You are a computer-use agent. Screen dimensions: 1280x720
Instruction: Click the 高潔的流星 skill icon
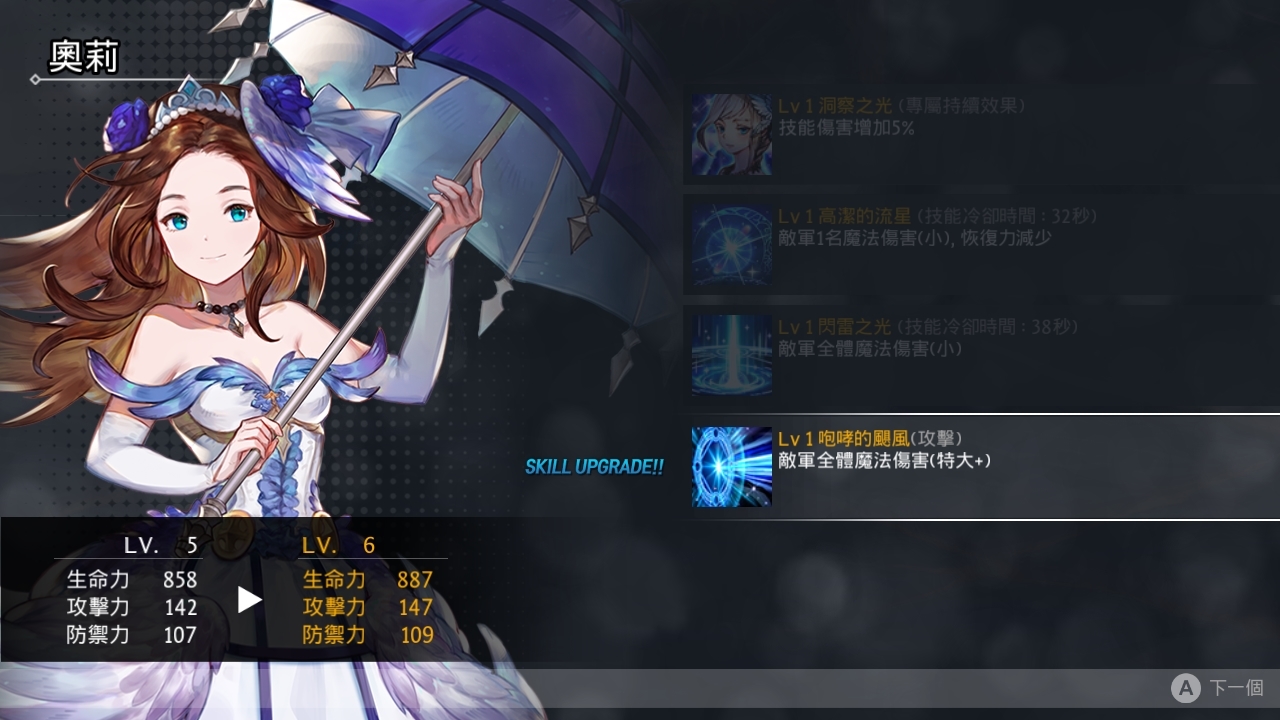pyautogui.click(x=730, y=243)
